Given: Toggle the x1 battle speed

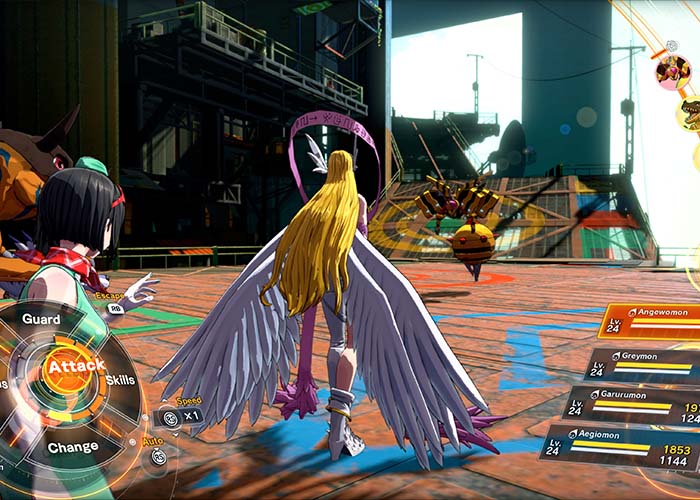Looking at the screenshot, I should coord(181,416).
